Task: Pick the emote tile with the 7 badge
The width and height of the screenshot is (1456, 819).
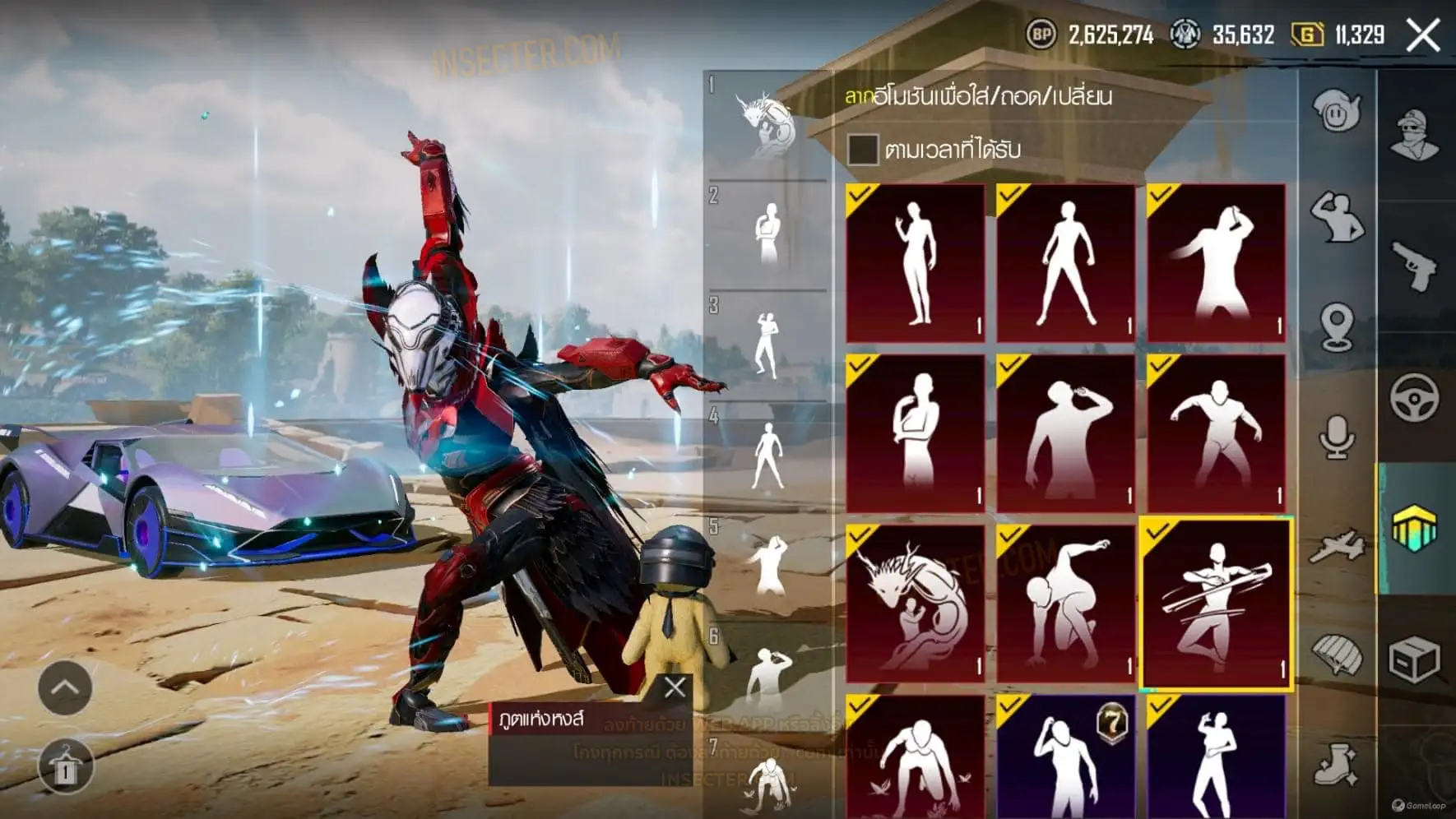Action: (x=1066, y=757)
